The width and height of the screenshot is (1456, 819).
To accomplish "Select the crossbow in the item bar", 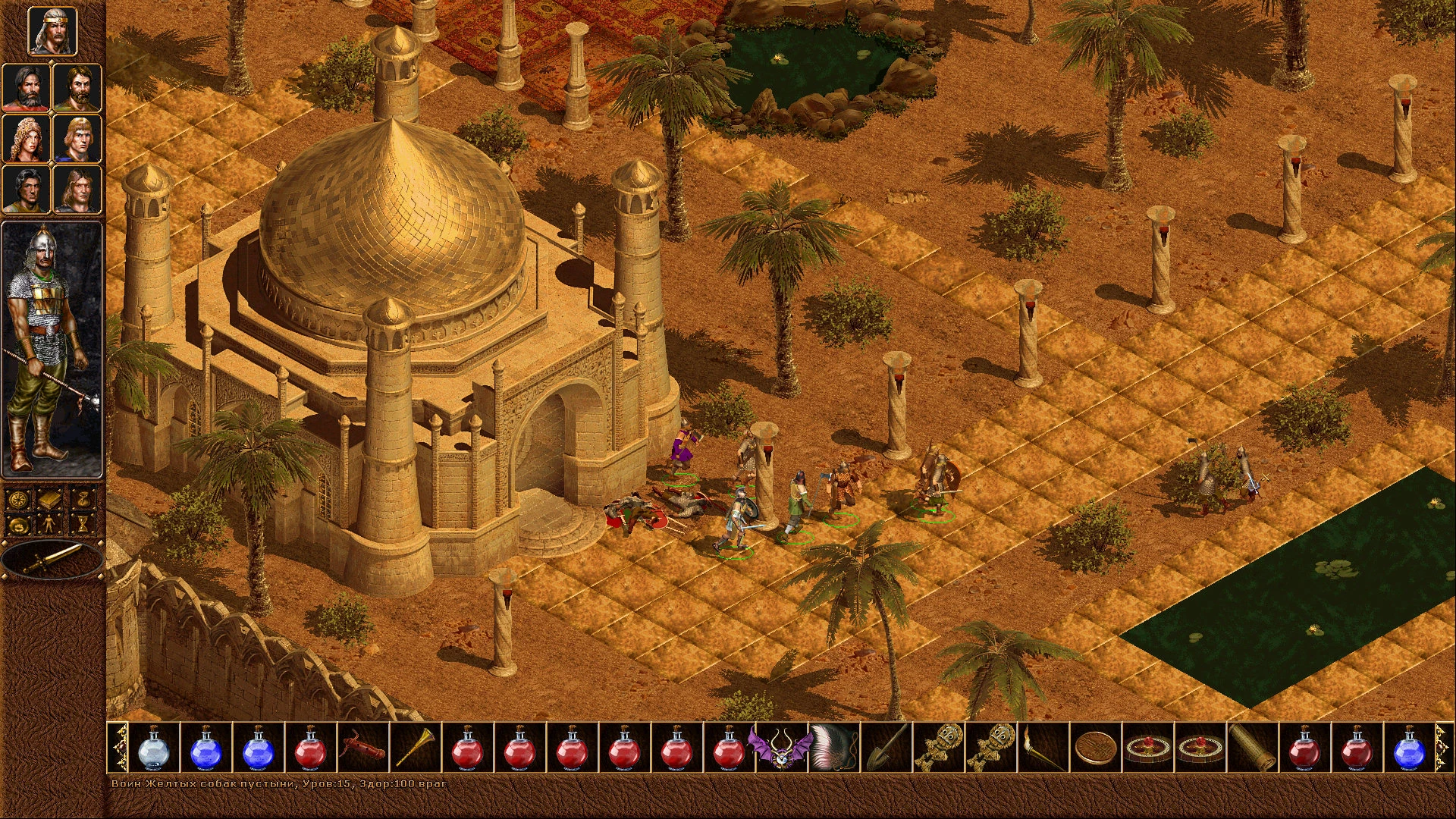I will click(362, 748).
